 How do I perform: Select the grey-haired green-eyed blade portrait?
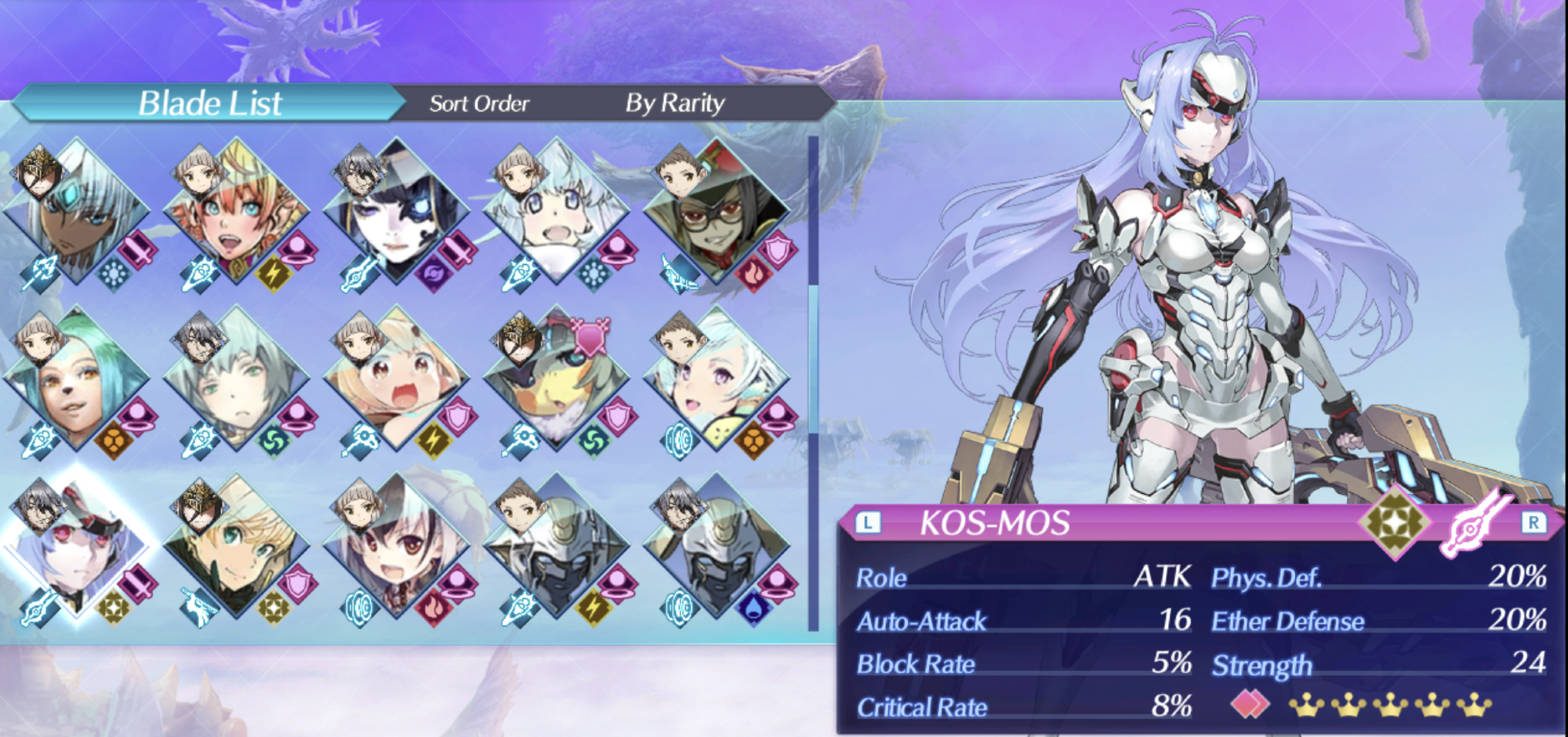(238, 380)
